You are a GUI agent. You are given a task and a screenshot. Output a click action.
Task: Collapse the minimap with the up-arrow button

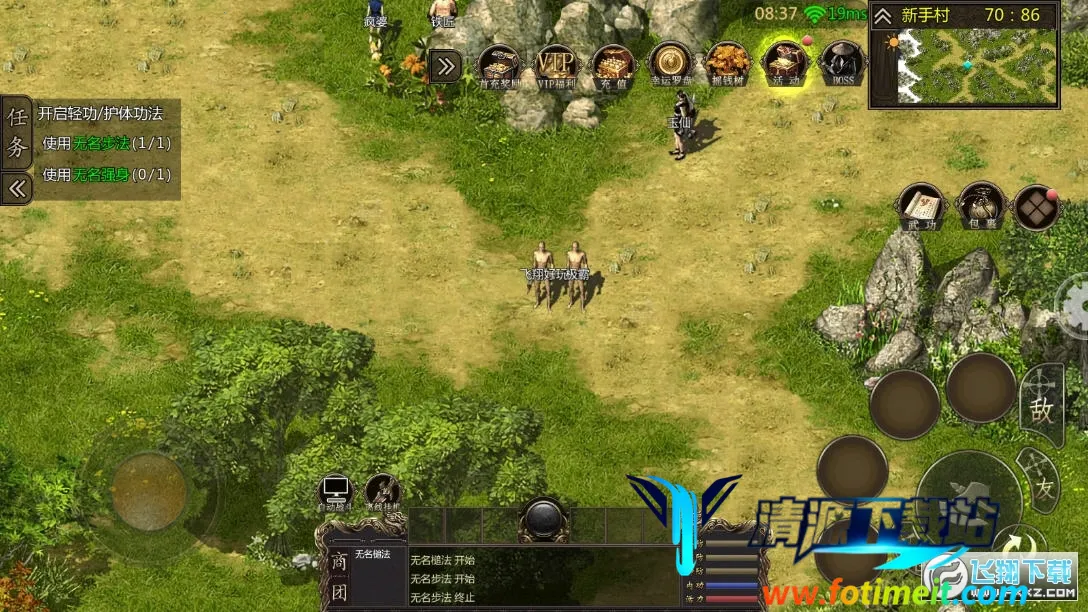click(883, 16)
